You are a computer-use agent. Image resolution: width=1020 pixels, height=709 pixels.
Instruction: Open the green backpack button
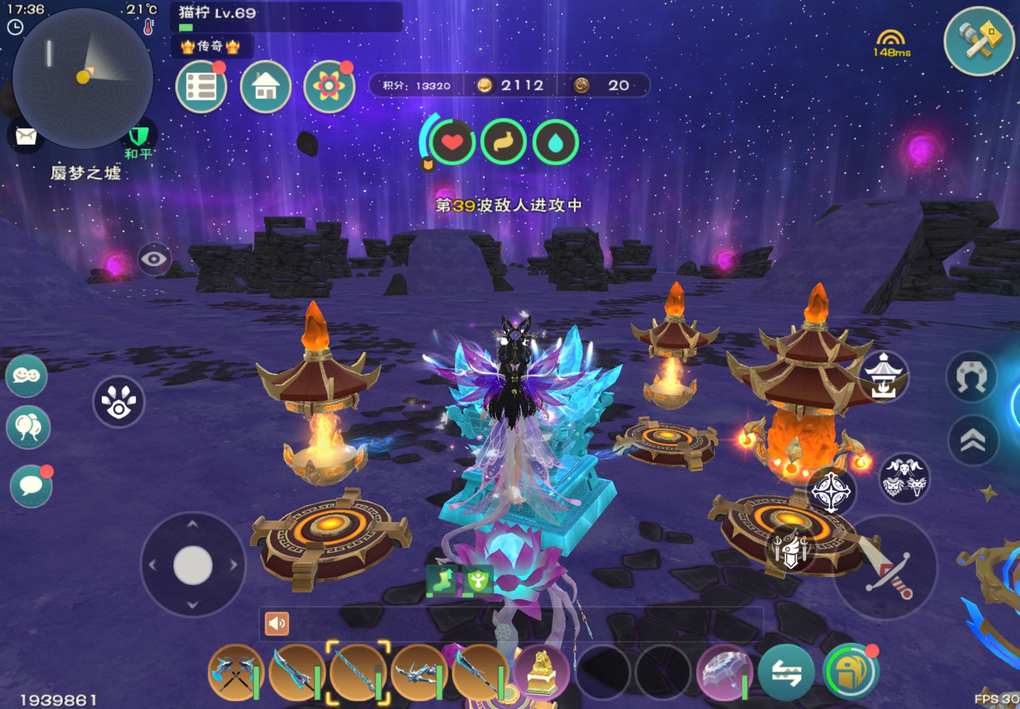(850, 672)
